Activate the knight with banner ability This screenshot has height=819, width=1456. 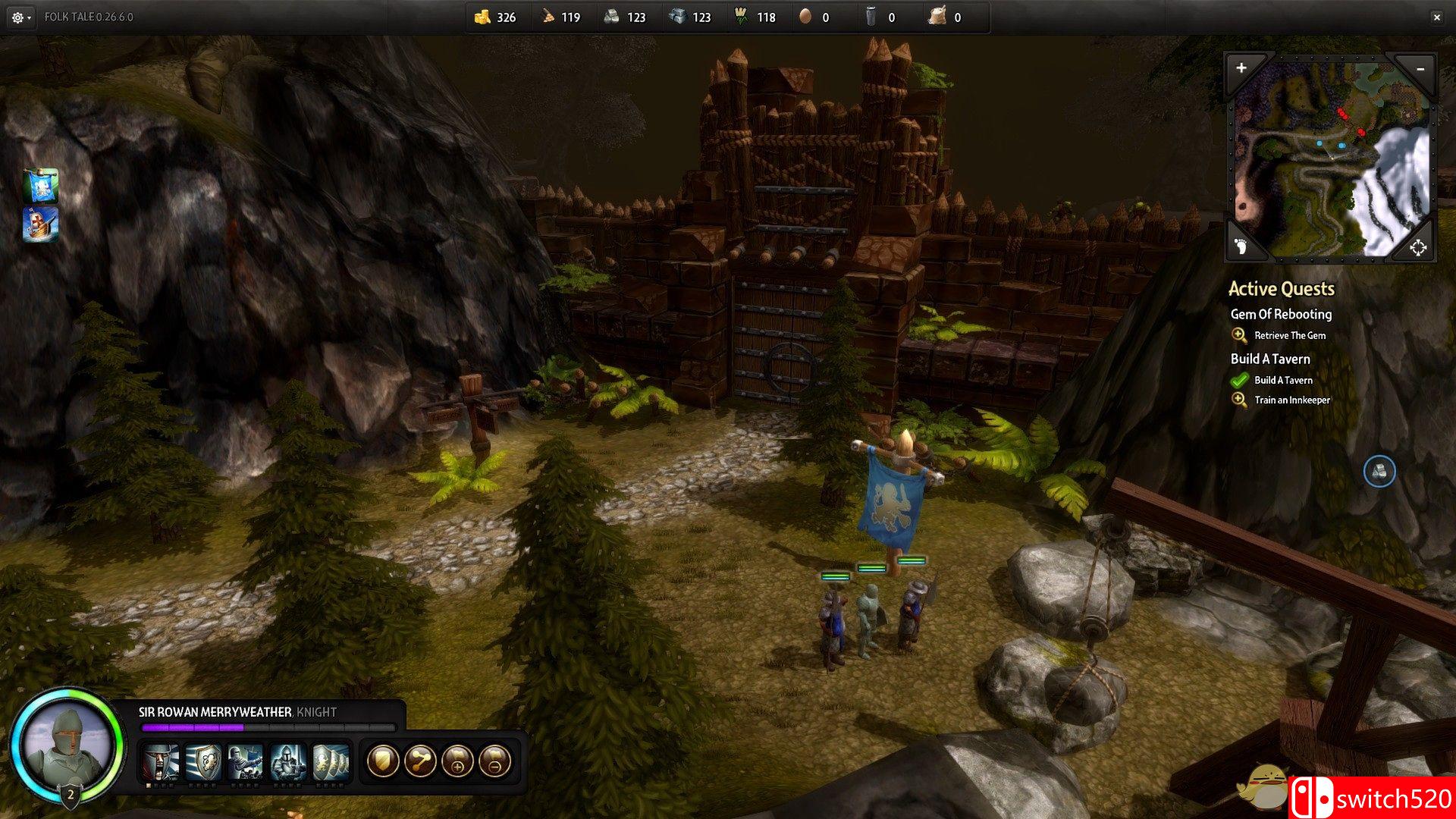[246, 761]
